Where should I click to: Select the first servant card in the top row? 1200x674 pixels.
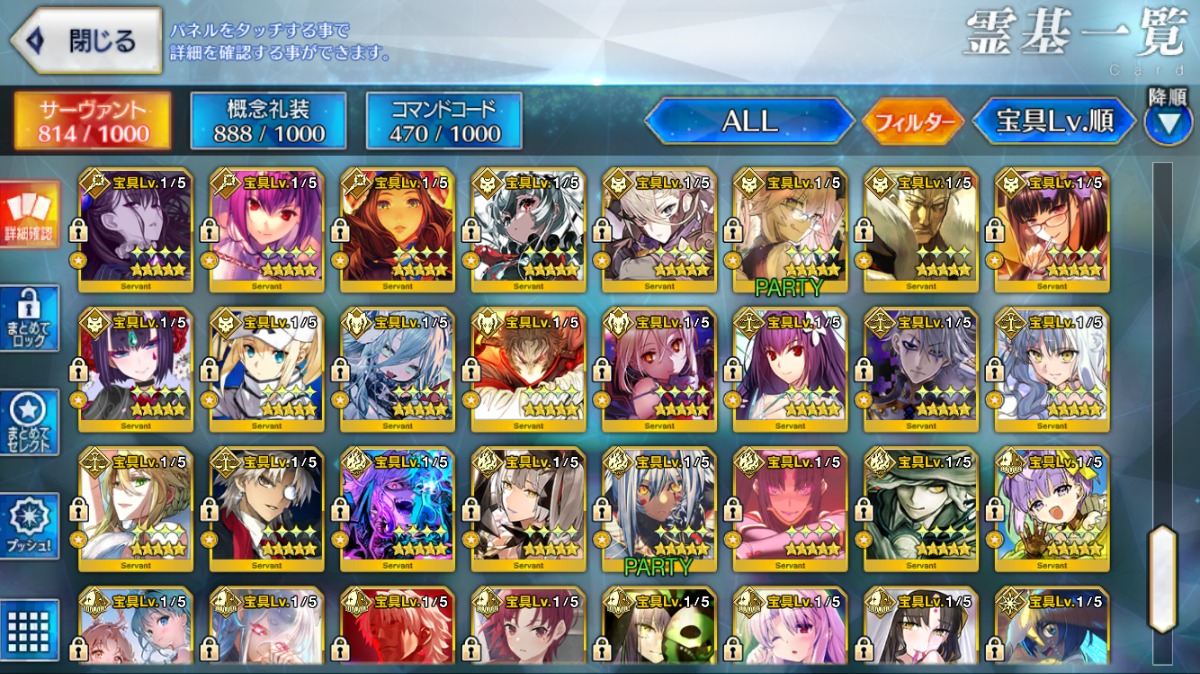[x=135, y=229]
